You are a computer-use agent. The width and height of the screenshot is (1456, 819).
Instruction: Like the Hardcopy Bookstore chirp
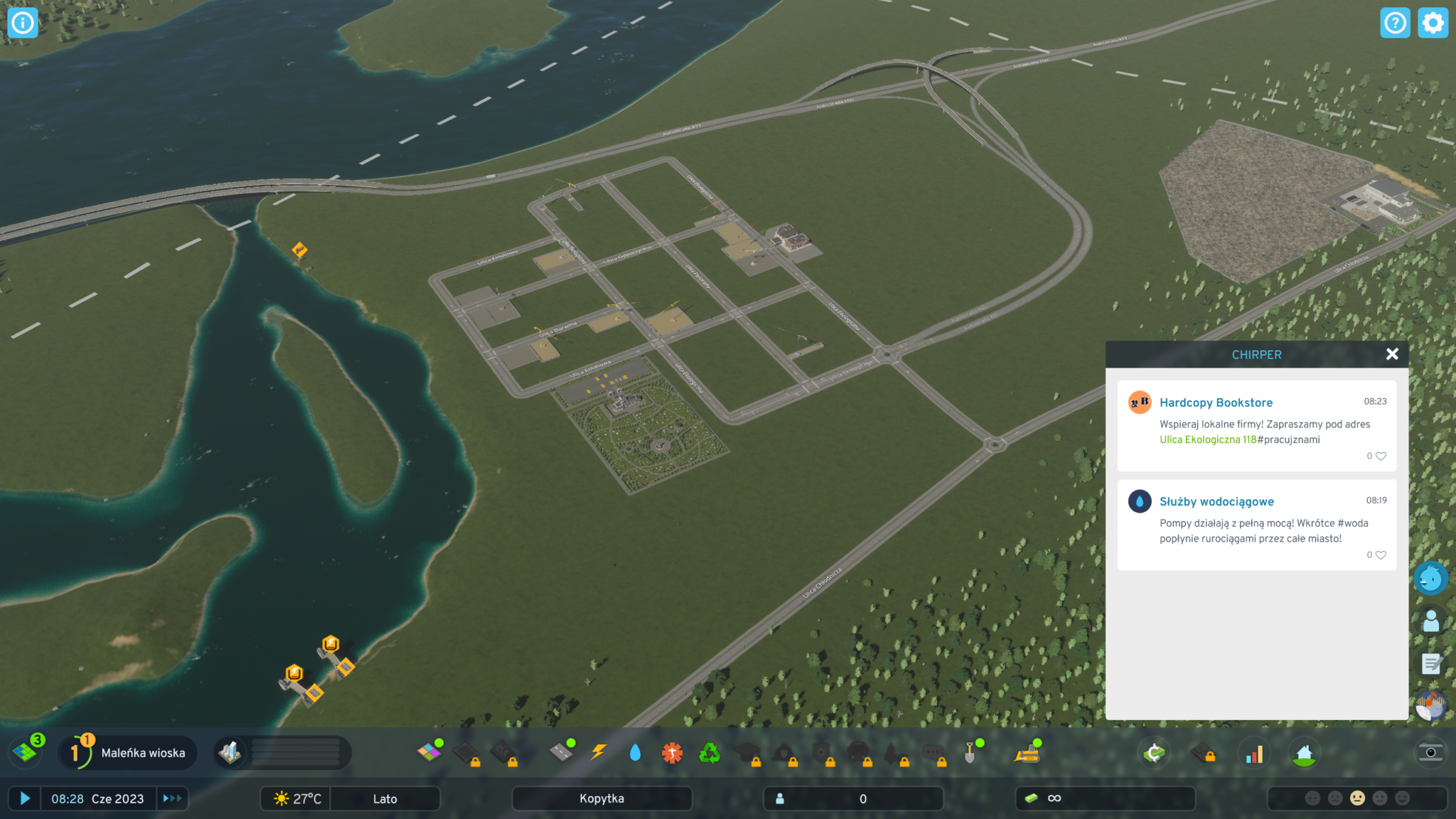pos(1381,456)
